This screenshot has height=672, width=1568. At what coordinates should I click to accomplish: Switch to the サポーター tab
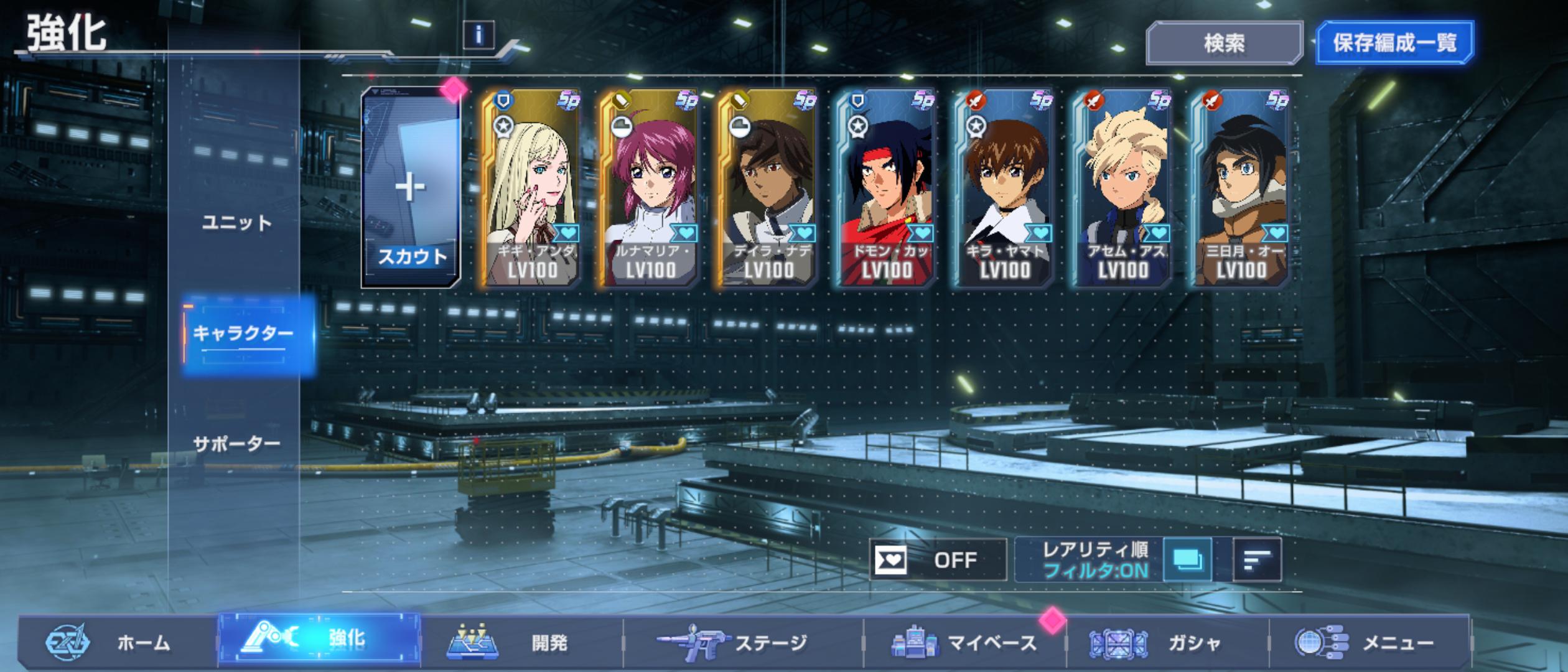(237, 444)
